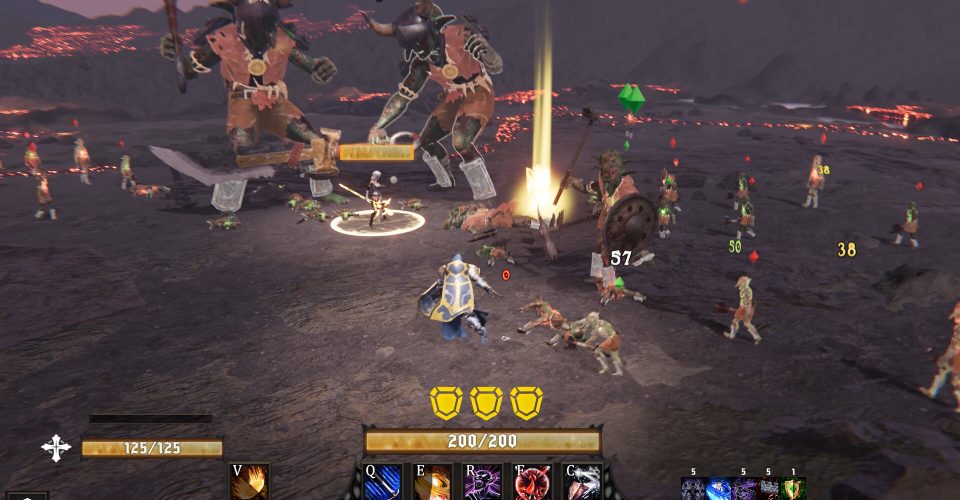Click the white cross emblem icon
This screenshot has height=500, width=960.
click(x=56, y=447)
